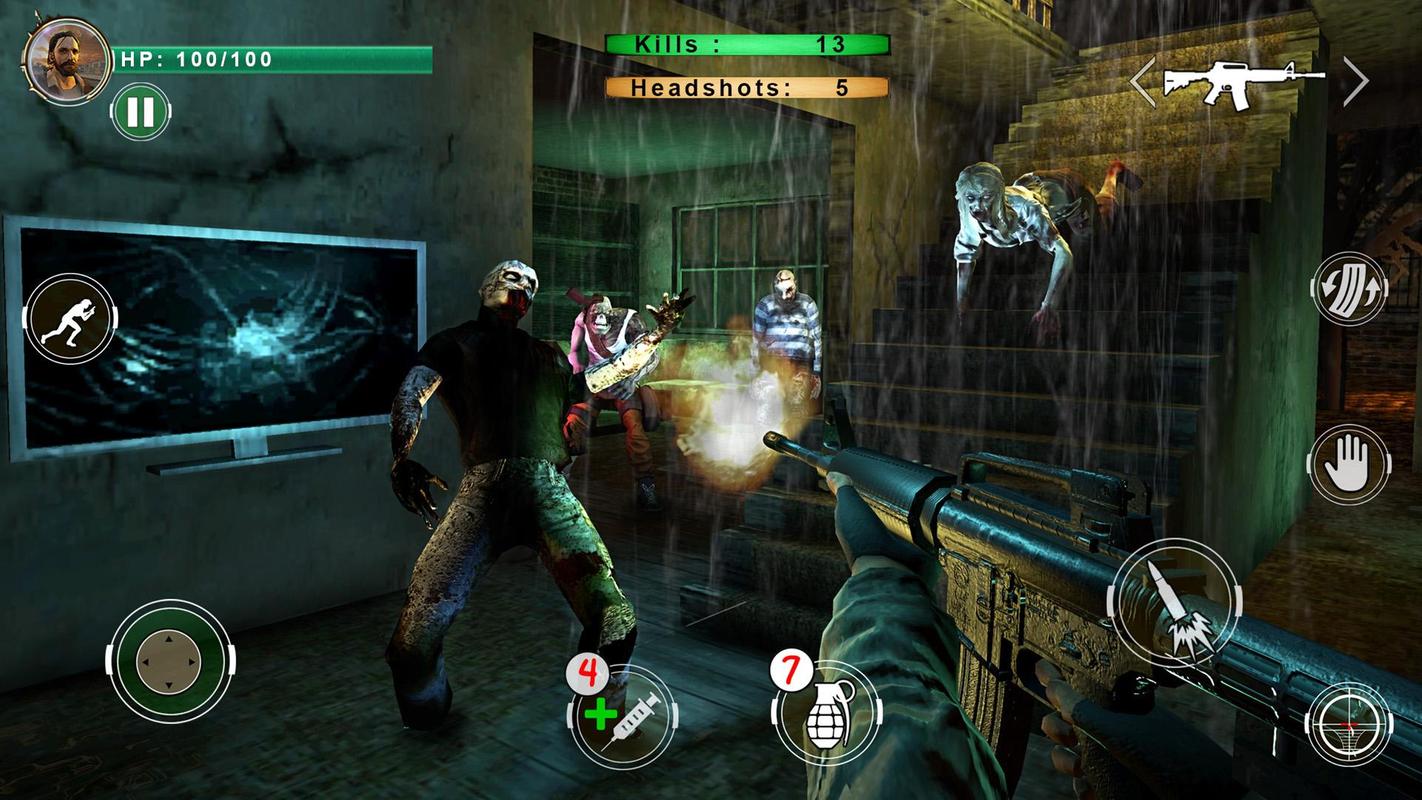Reload using the ammo magazine button
1422x800 pixels.
click(x=1349, y=288)
